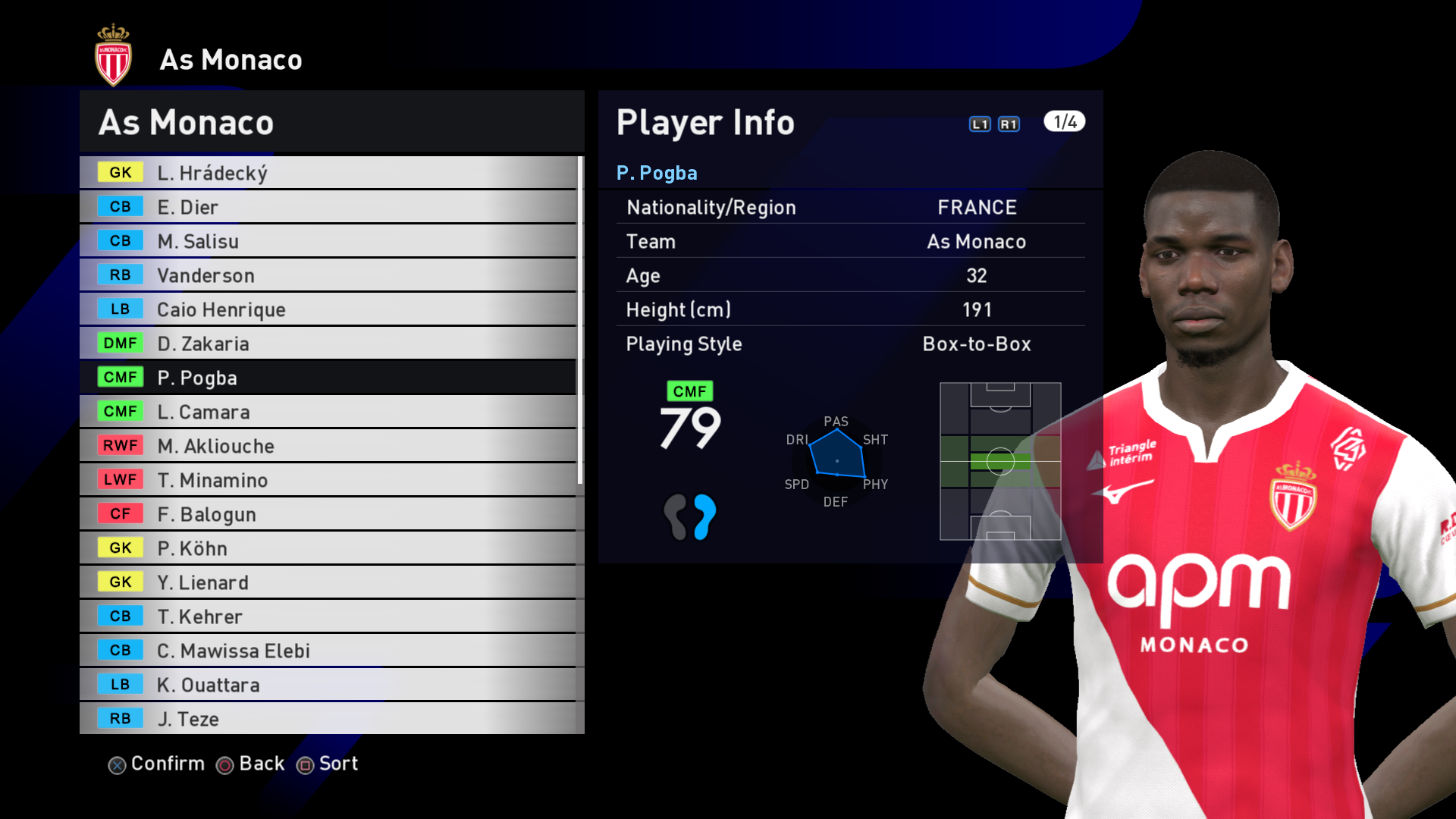Pick J. Teze at the list bottom

pyautogui.click(x=328, y=719)
